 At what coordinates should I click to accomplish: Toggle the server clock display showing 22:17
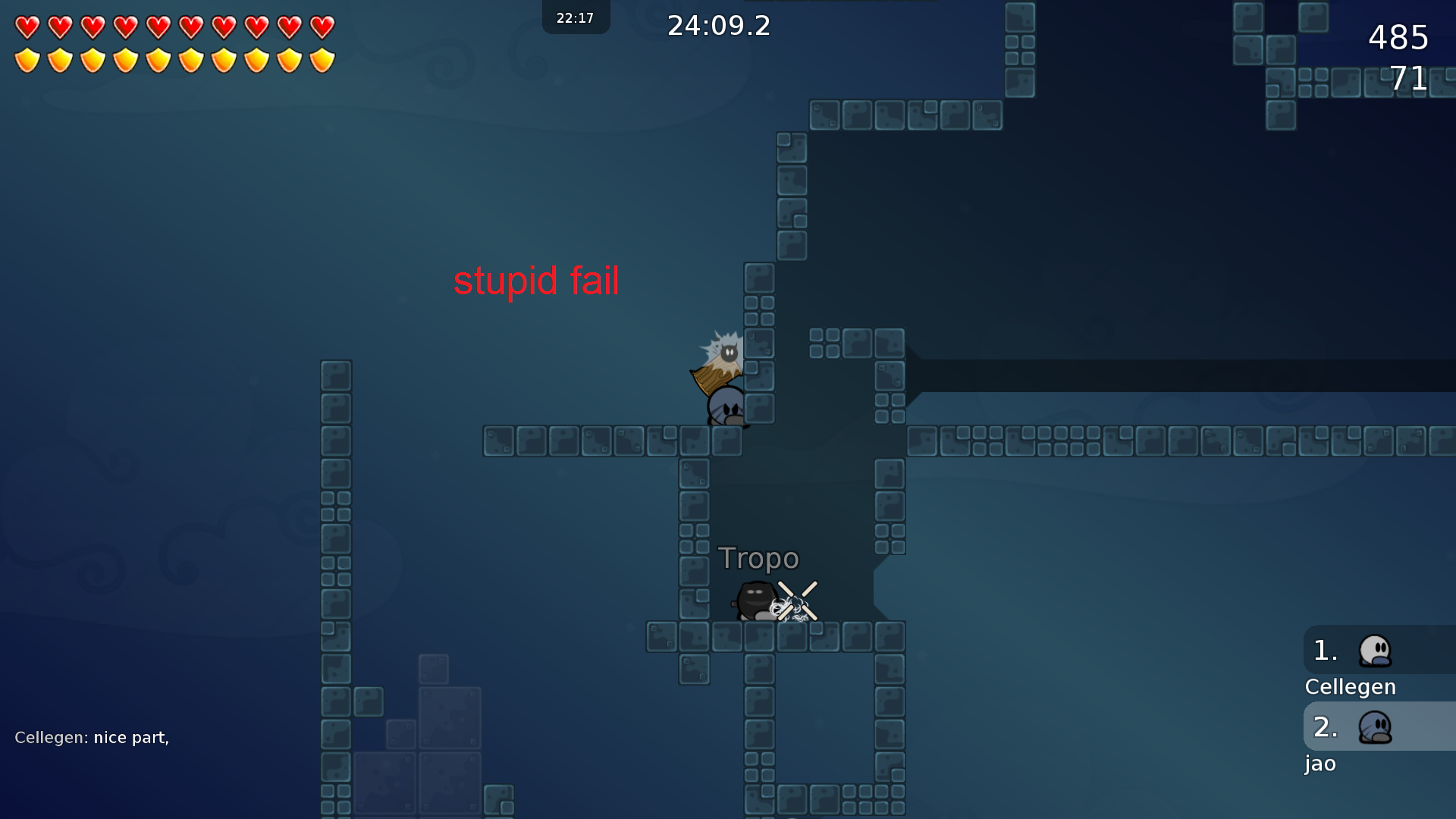pos(576,17)
